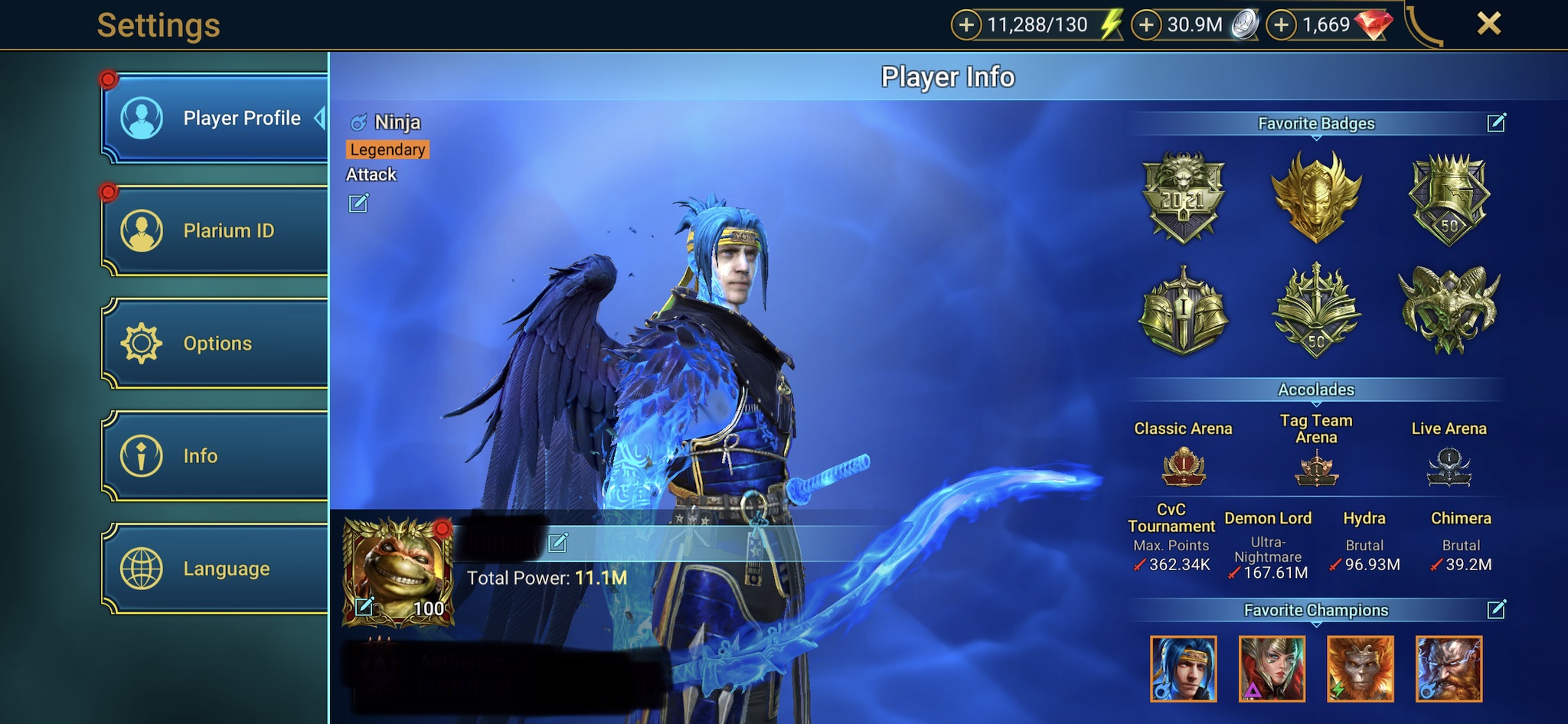
Task: Select the 2021 lion badge
Action: click(x=1184, y=197)
